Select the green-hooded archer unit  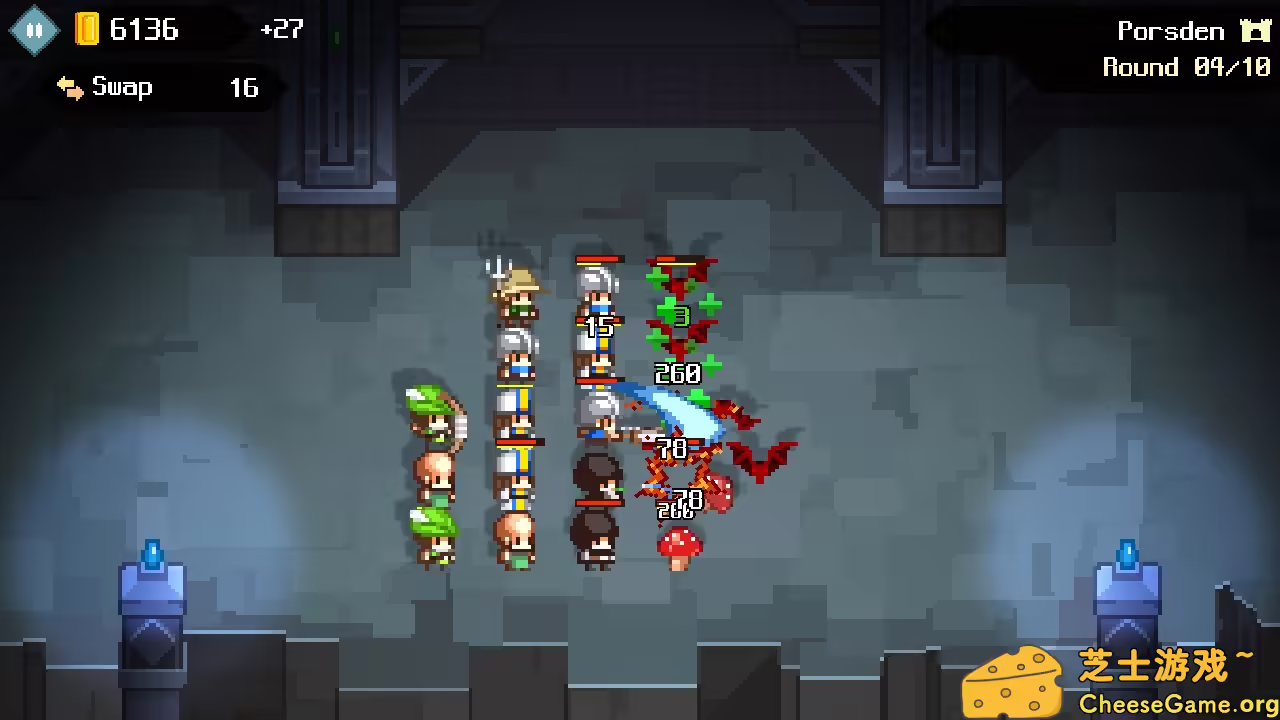(x=432, y=425)
